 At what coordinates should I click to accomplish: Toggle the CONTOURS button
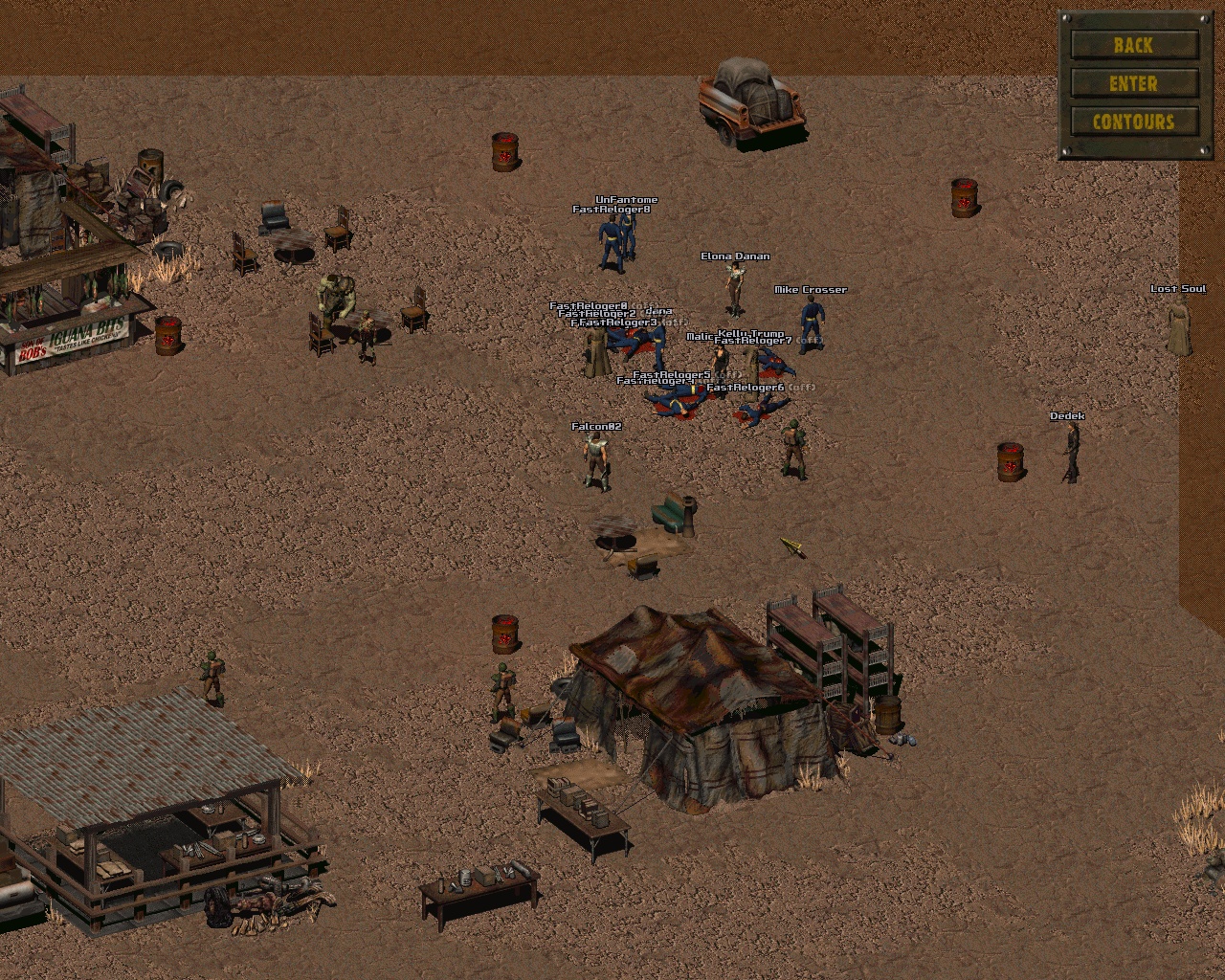[x=1134, y=122]
